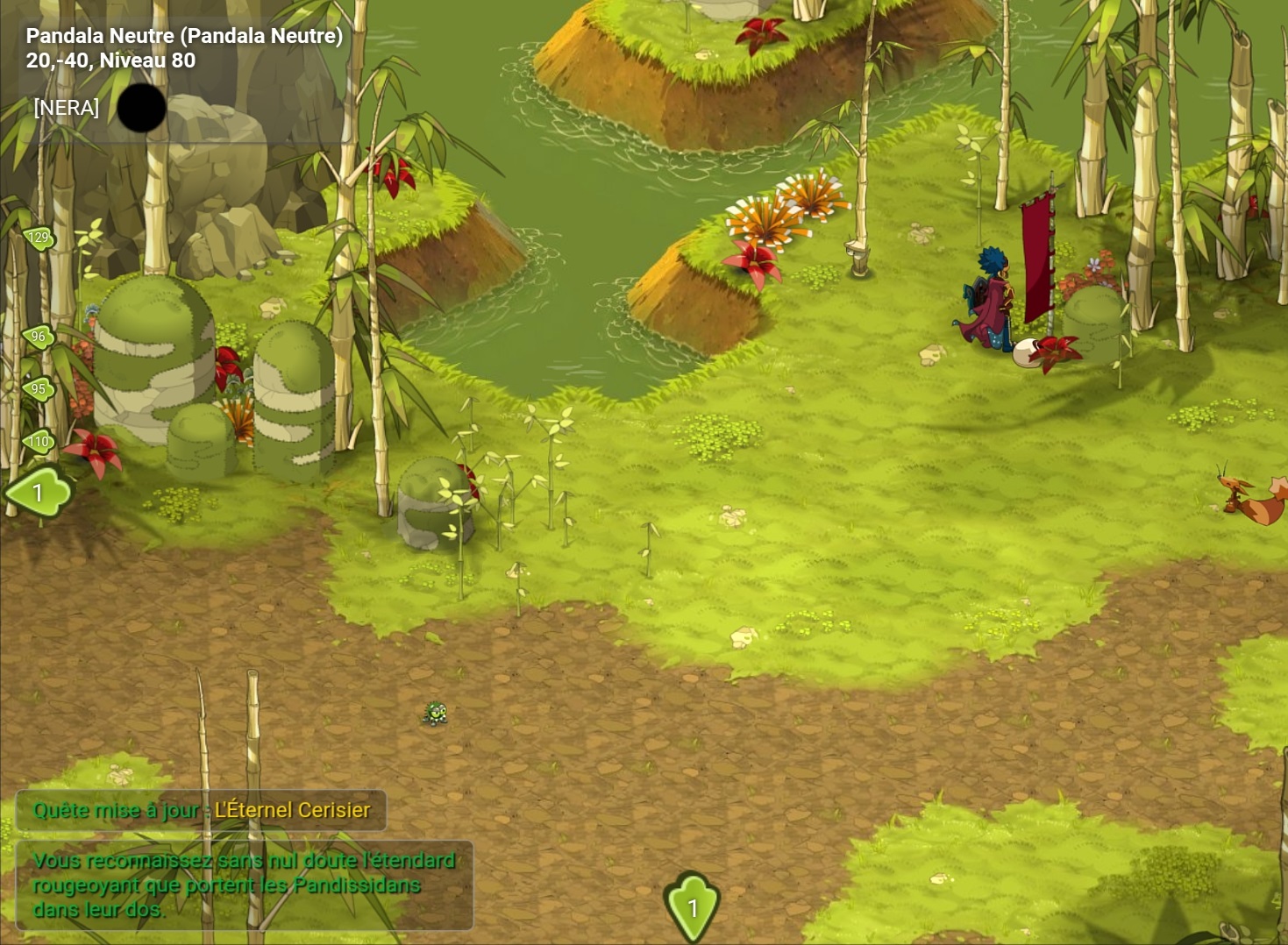Click the leaf marker numbered 110
This screenshot has height=945, width=1288.
39,442
